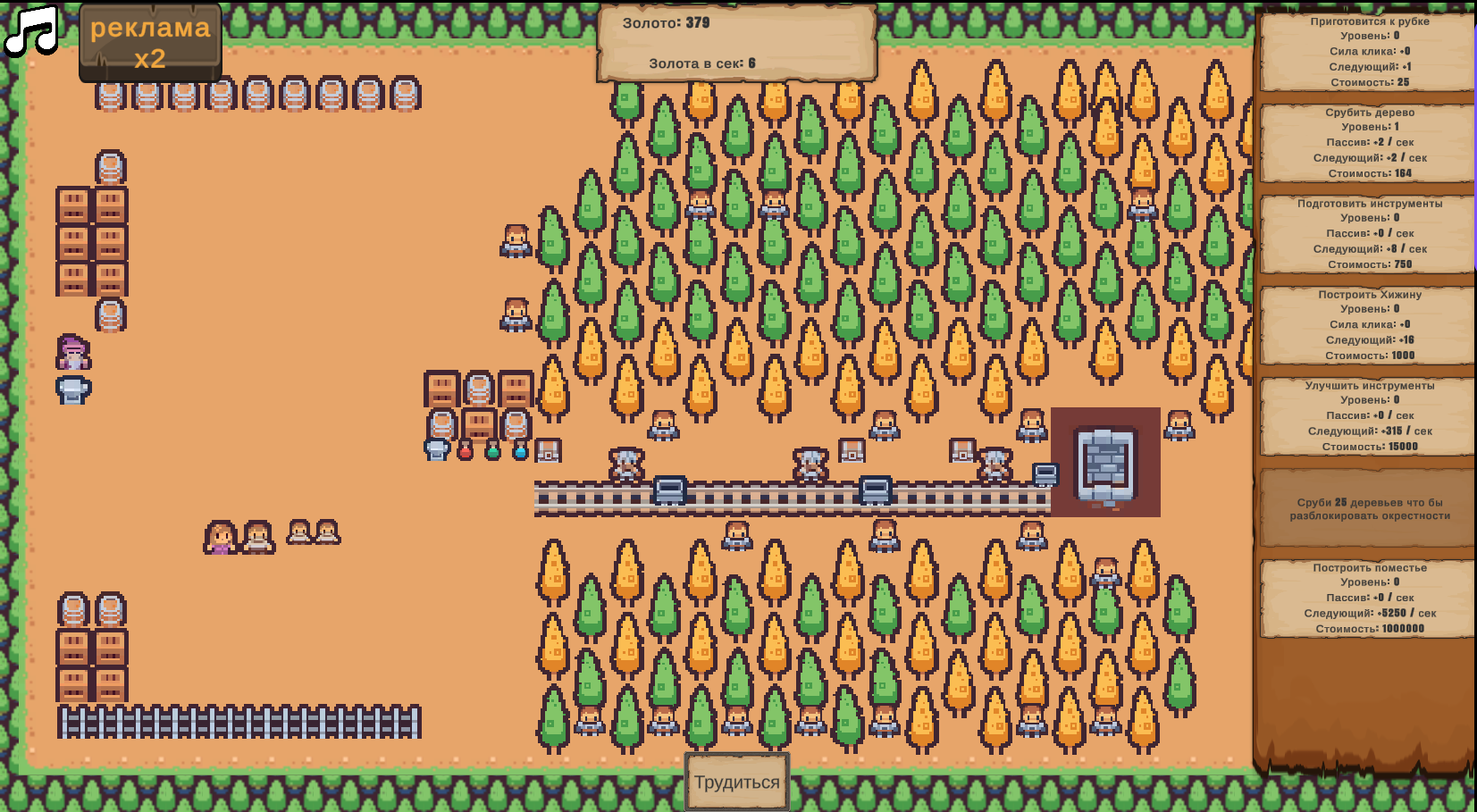Click the blue potion flask beside the crates
This screenshot has width=1477, height=812.
[520, 453]
